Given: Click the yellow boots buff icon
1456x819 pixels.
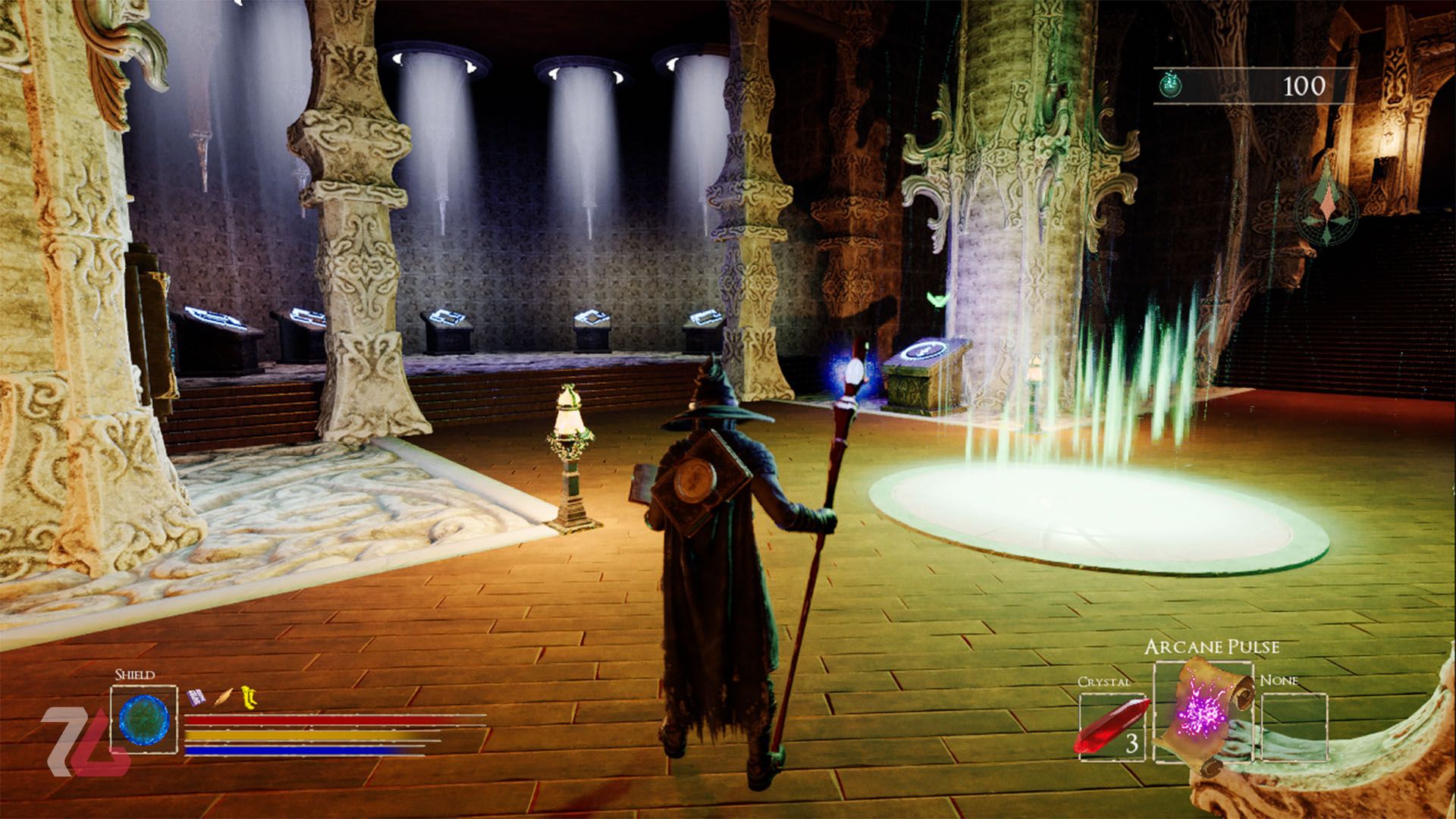Looking at the screenshot, I should (x=248, y=696).
